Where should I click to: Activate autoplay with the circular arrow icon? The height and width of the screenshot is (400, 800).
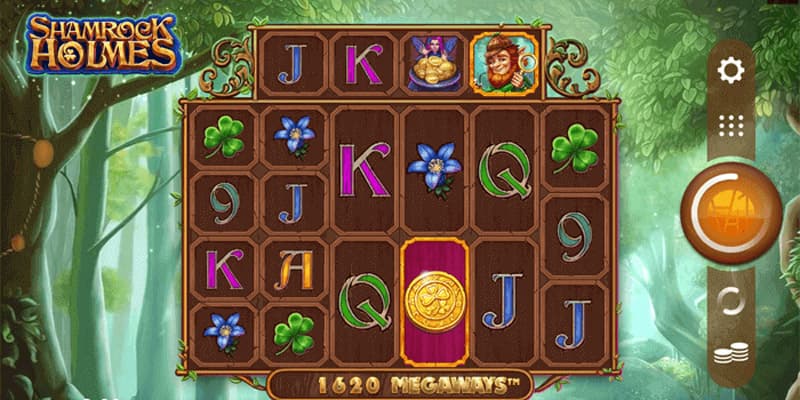[x=731, y=300]
